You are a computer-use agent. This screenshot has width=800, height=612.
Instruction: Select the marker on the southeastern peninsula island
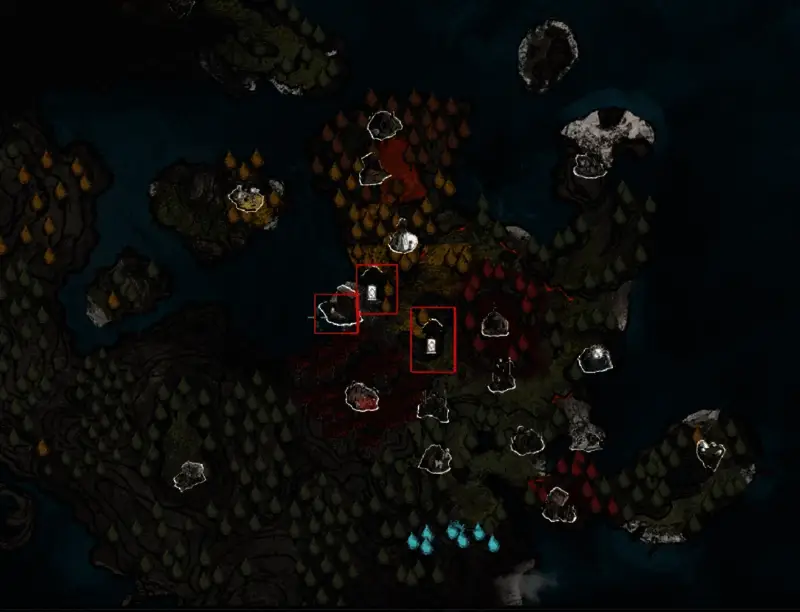(710, 452)
